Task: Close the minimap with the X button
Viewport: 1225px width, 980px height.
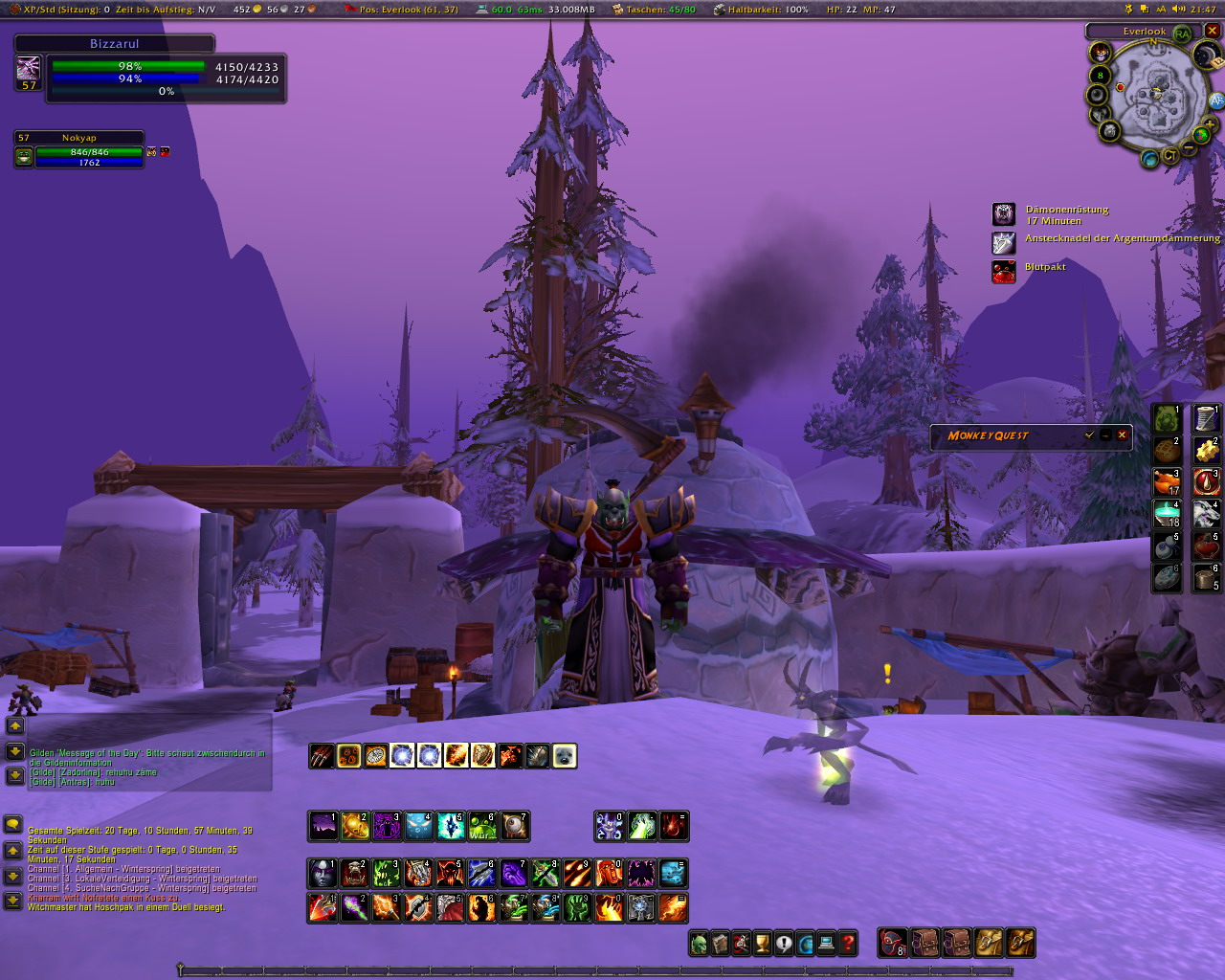Action: click(x=1212, y=31)
